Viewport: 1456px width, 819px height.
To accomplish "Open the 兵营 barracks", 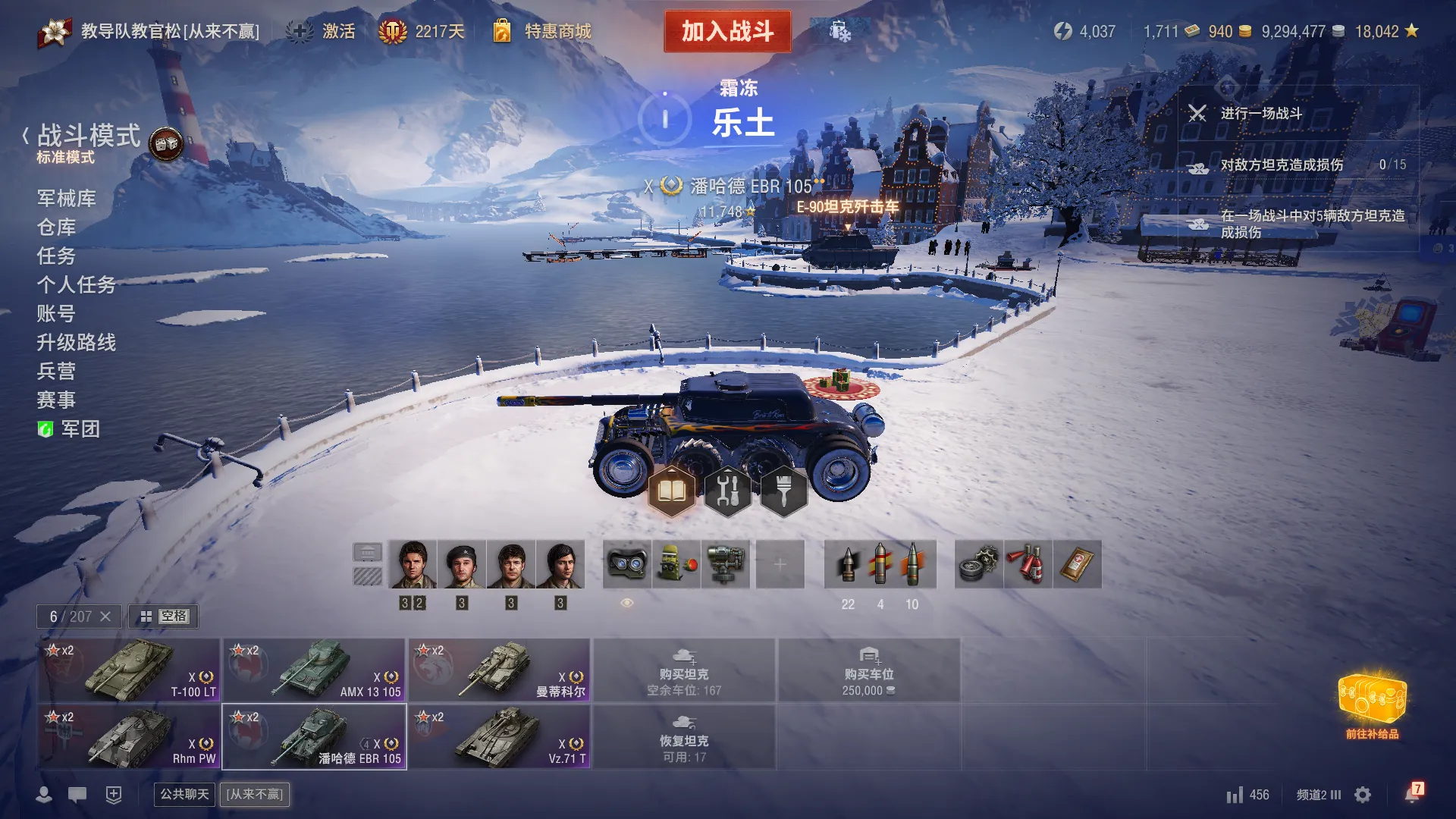I will (57, 372).
